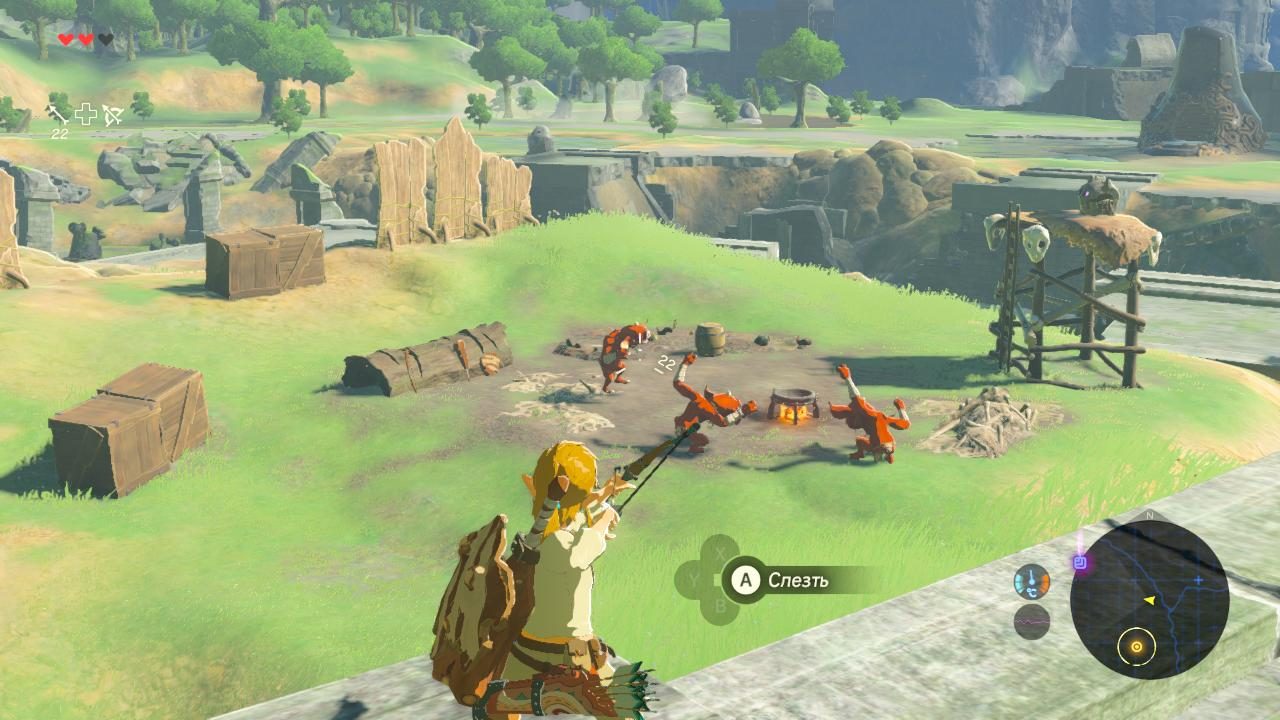Select the crosshair marker on the minimap
Screen dimensions: 1280x720
click(1198, 579)
